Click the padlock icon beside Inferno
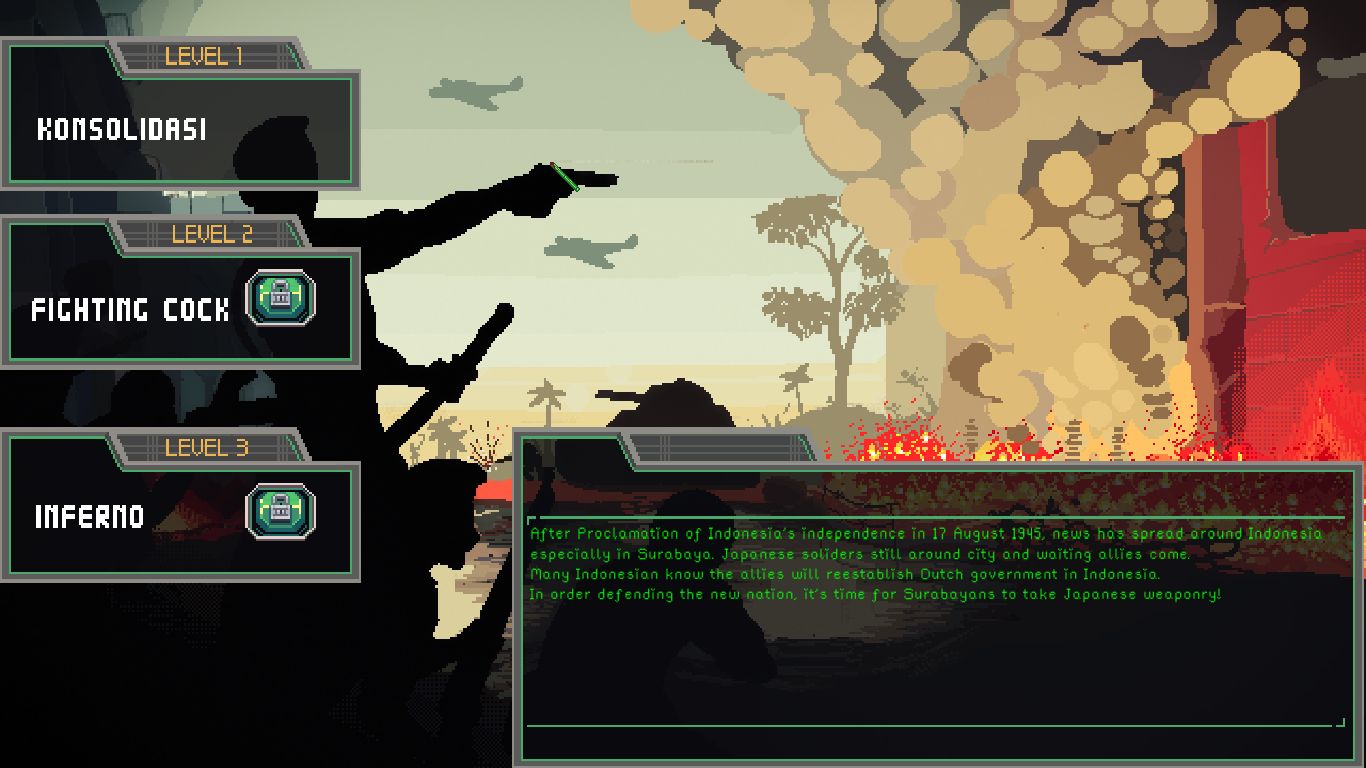This screenshot has height=768, width=1366. tap(281, 511)
